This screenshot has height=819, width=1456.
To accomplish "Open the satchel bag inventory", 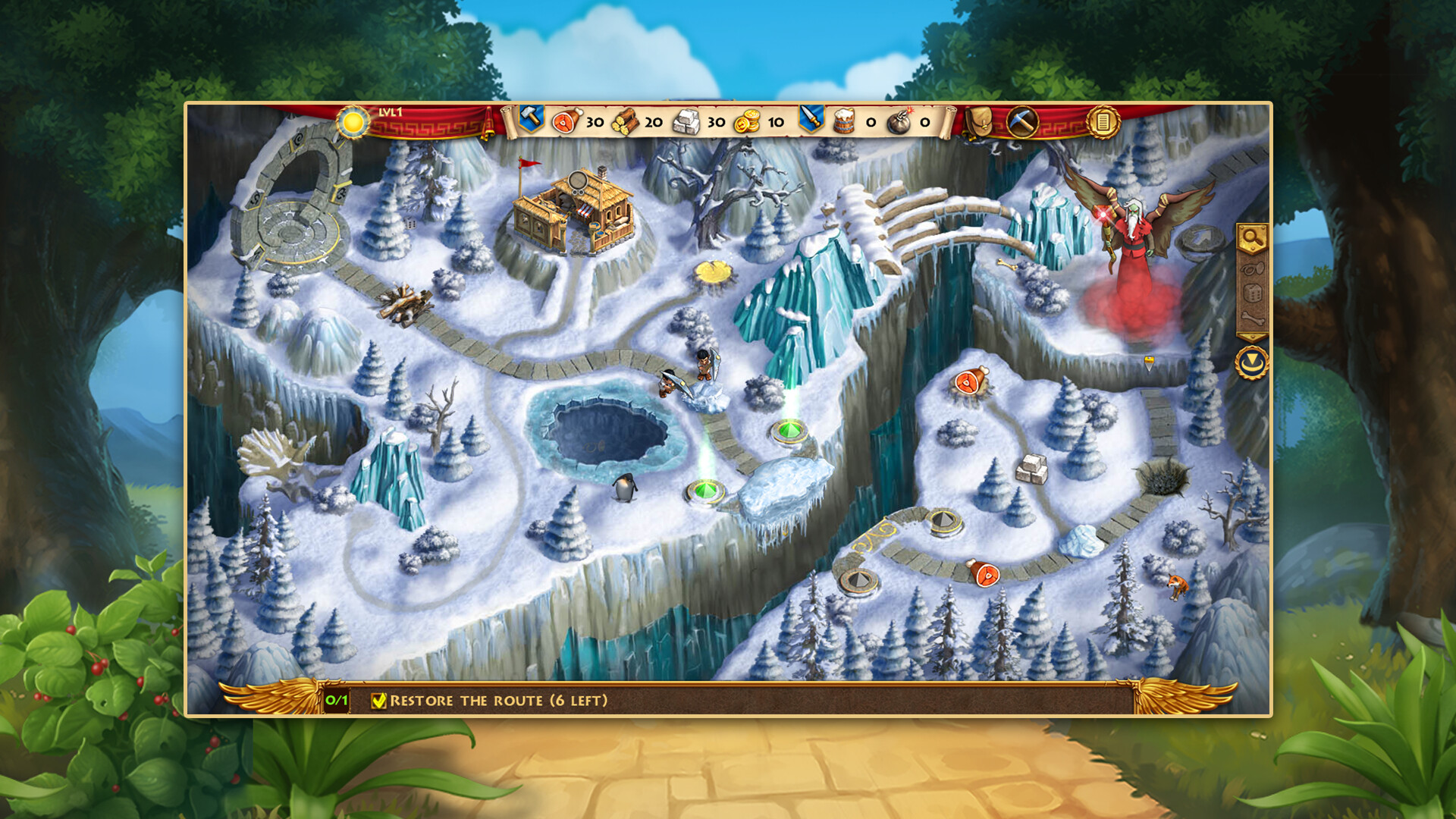I will [x=981, y=121].
